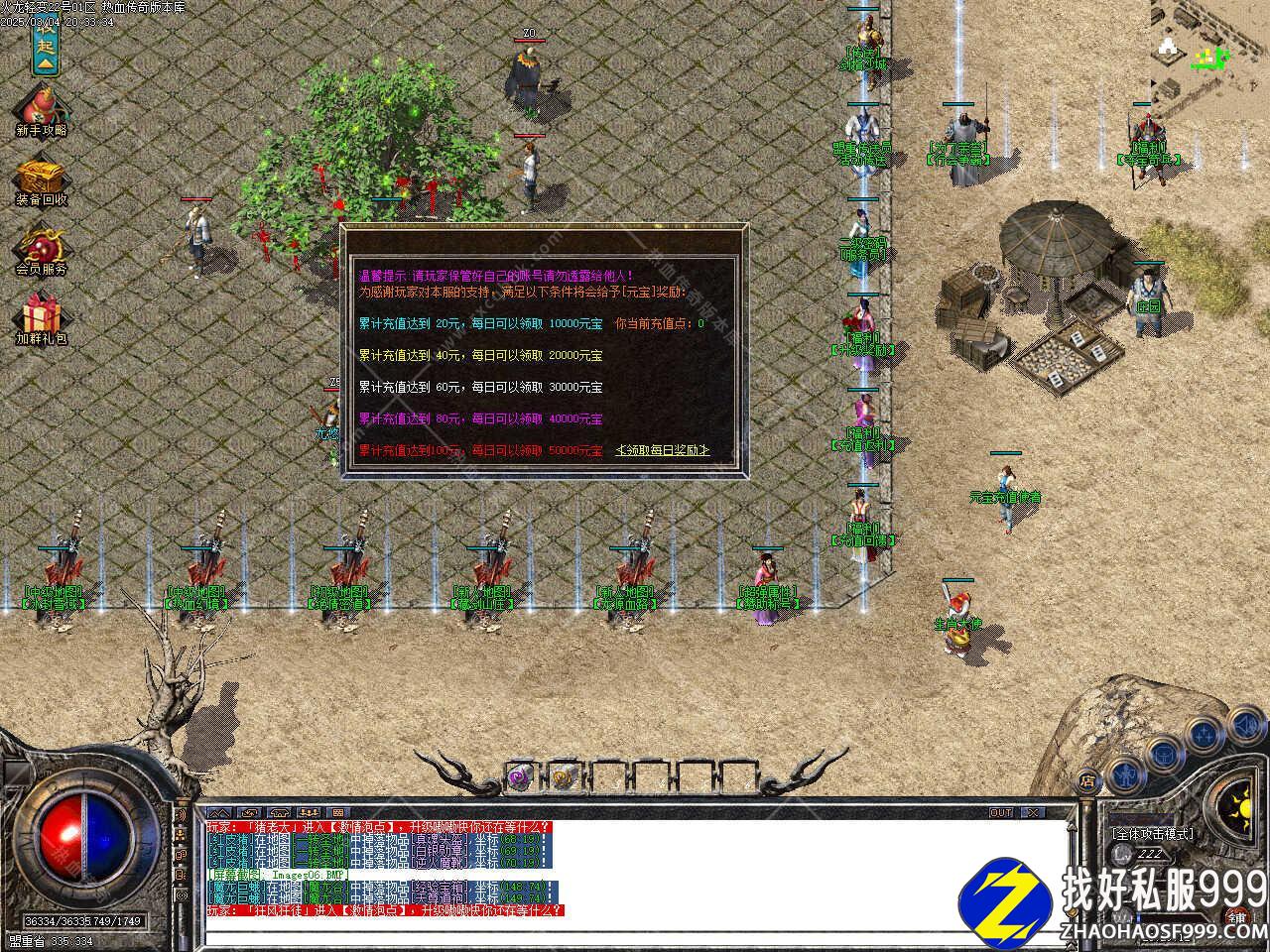The image size is (1270, 952).
Task: Open the 装备回收 equipment recycle chest
Action: coord(42,179)
